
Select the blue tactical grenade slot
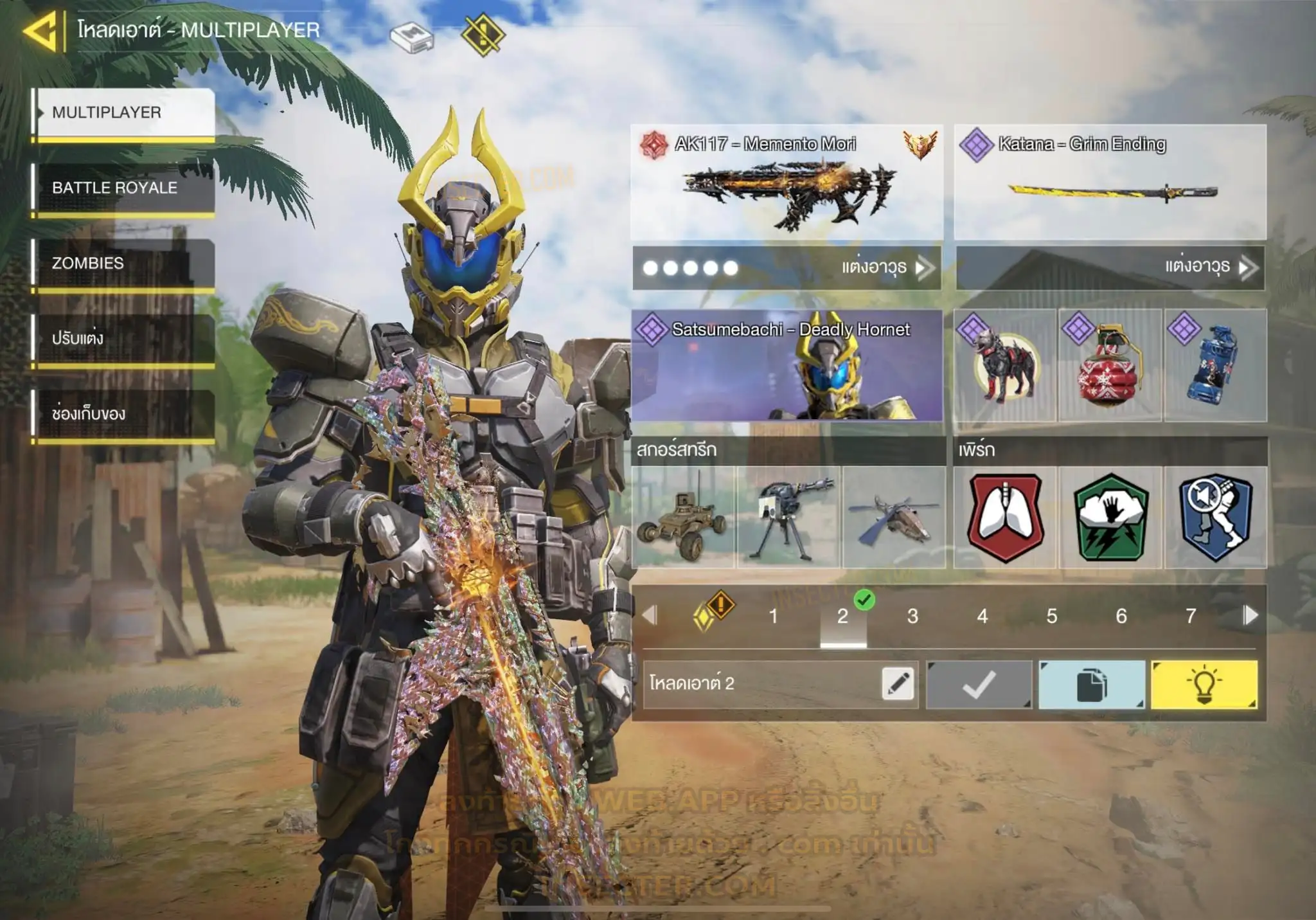(x=1215, y=365)
